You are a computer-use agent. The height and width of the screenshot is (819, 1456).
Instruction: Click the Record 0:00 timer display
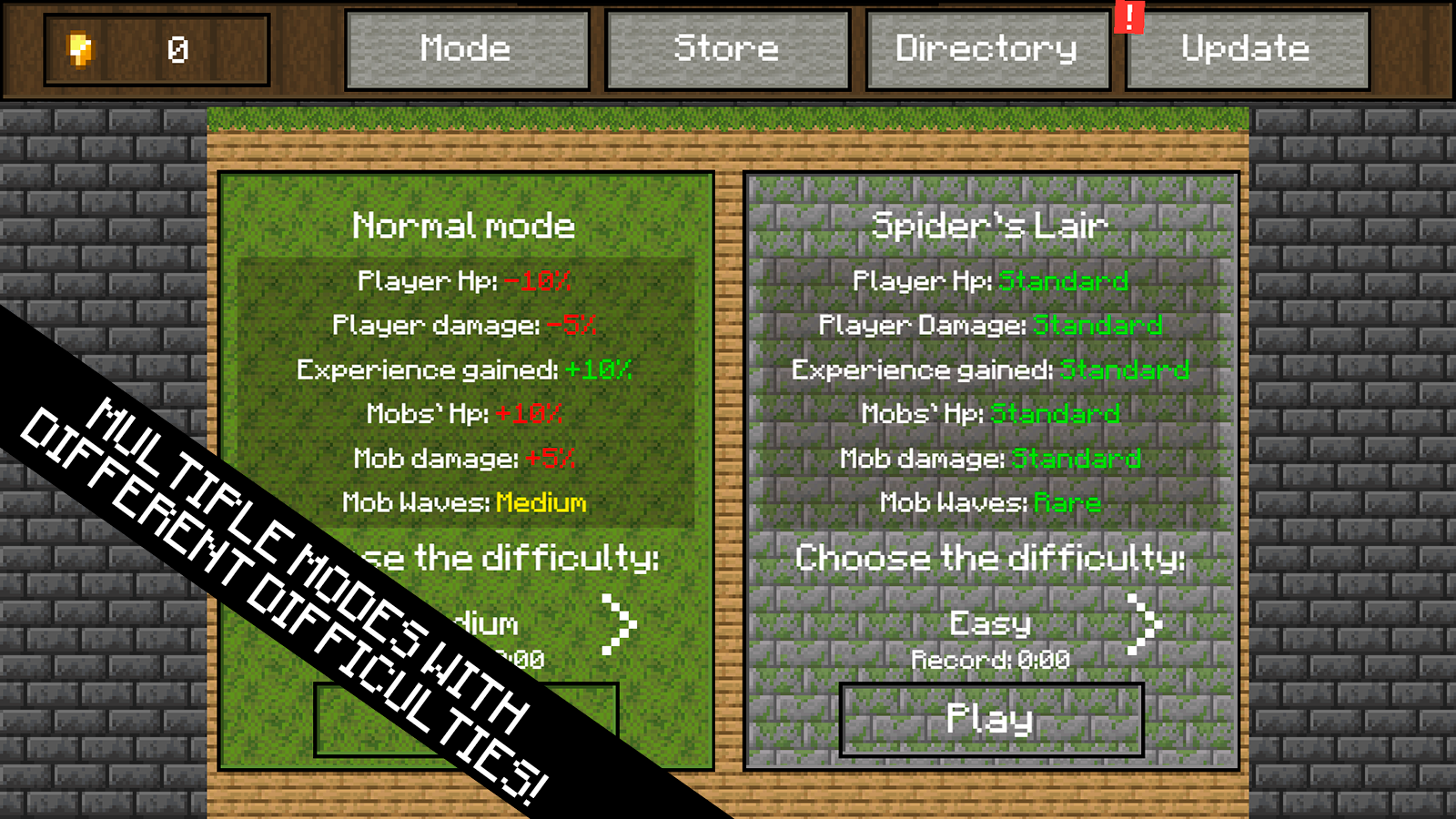(989, 661)
